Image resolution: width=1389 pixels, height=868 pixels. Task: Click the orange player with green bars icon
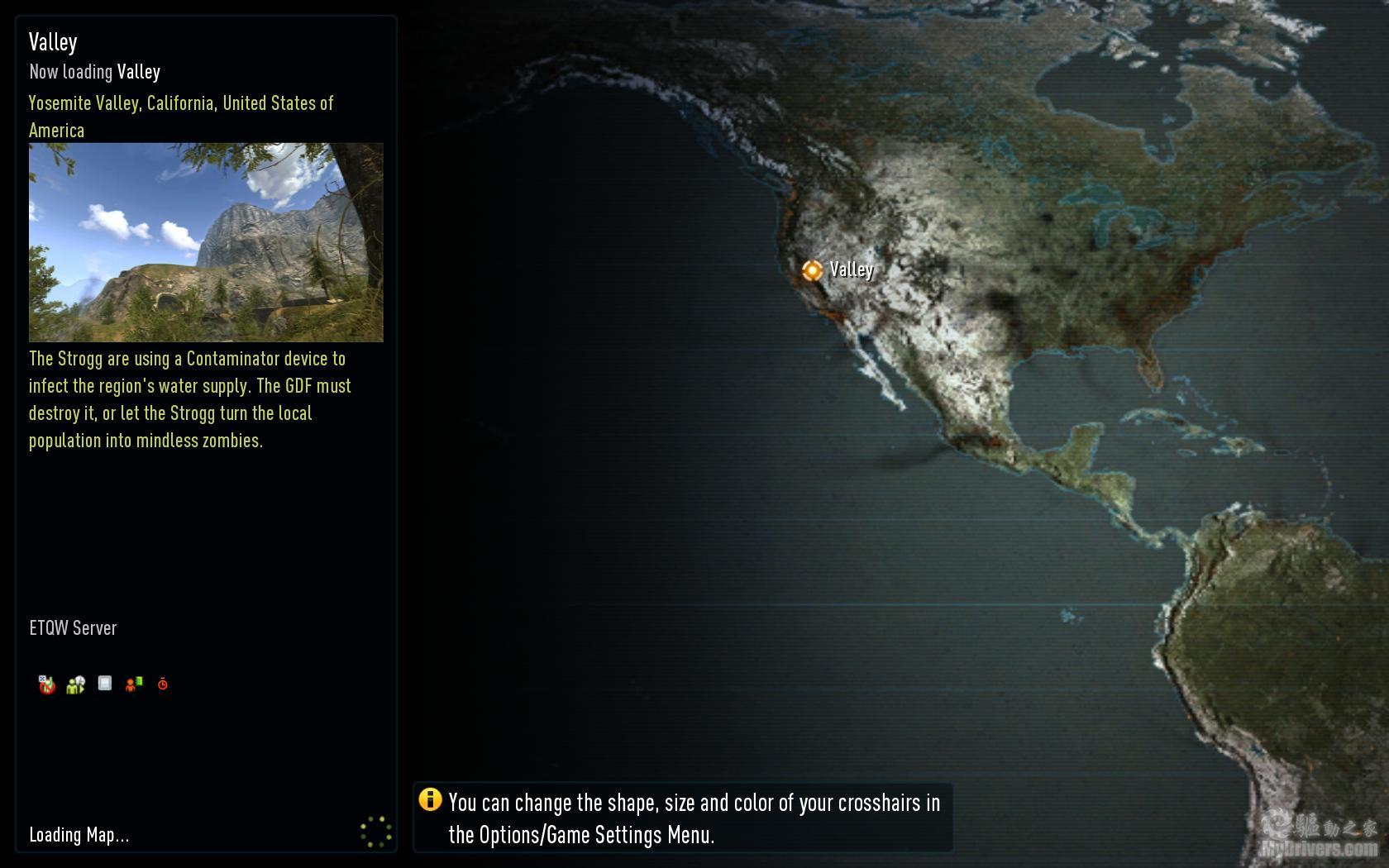[x=134, y=684]
